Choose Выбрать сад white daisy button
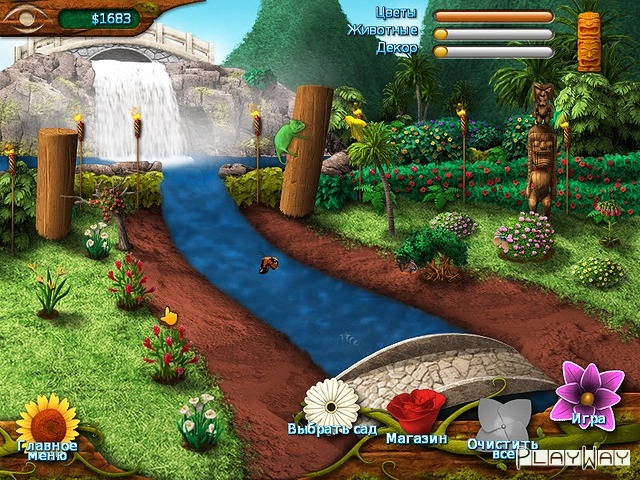The width and height of the screenshot is (640, 480). [x=331, y=403]
